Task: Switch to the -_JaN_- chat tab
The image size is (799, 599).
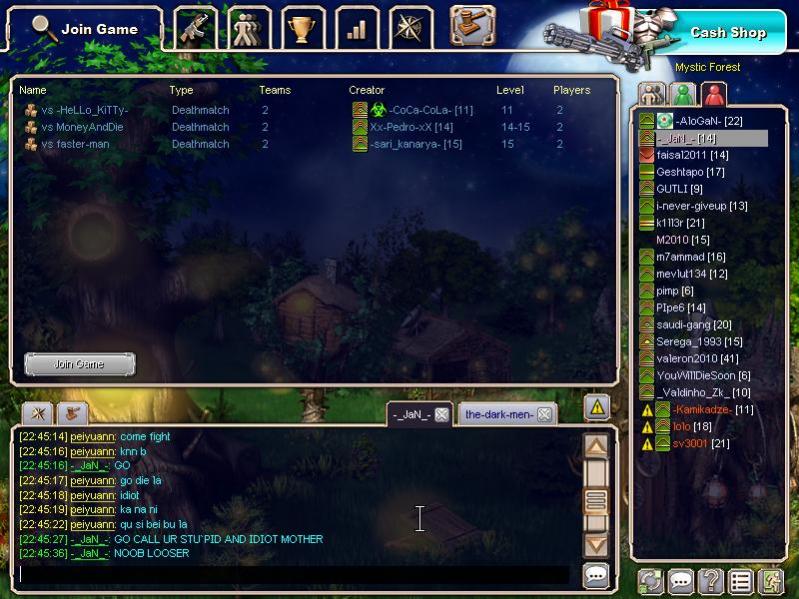Action: [x=411, y=414]
